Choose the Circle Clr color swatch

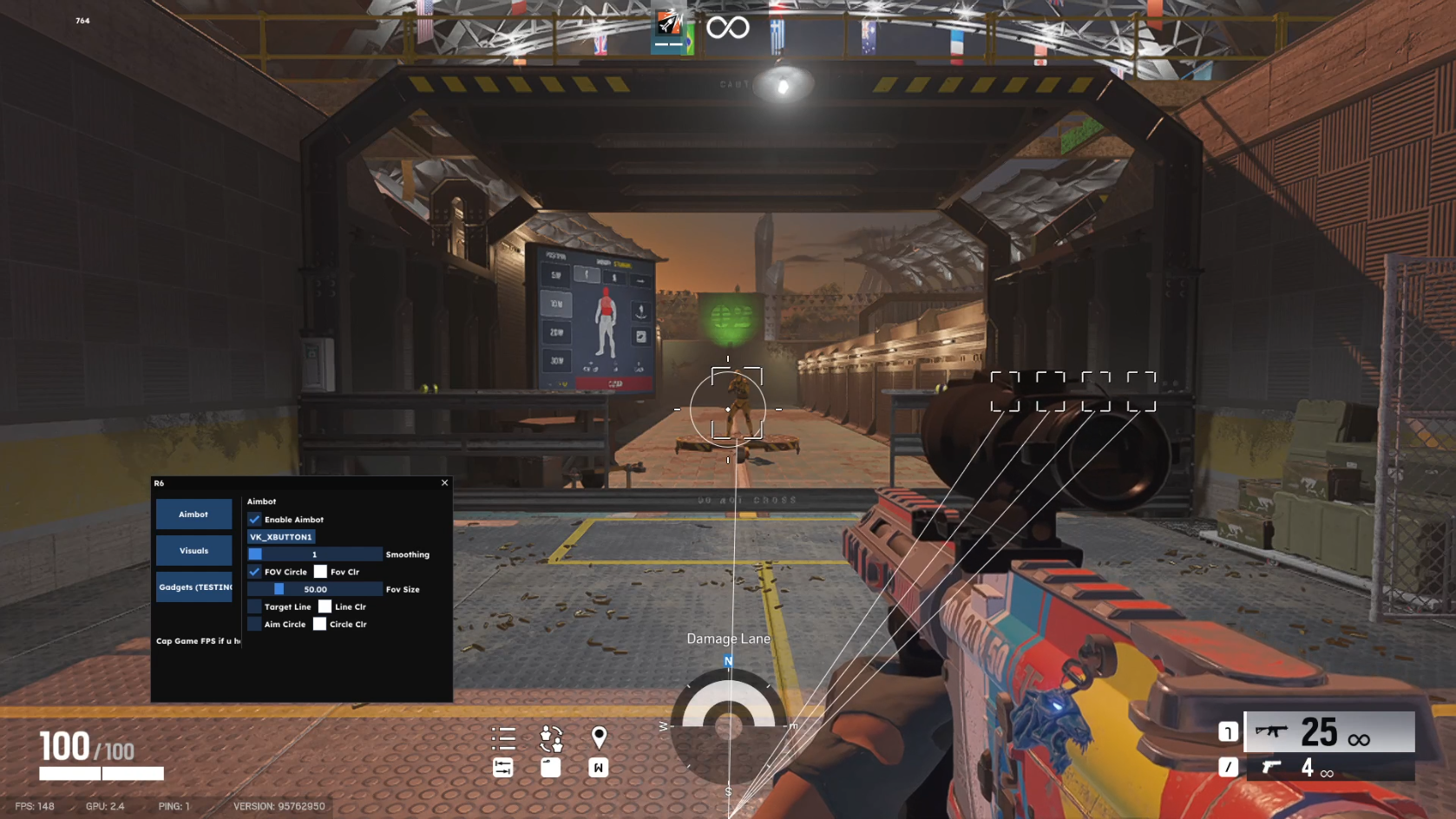click(x=319, y=624)
